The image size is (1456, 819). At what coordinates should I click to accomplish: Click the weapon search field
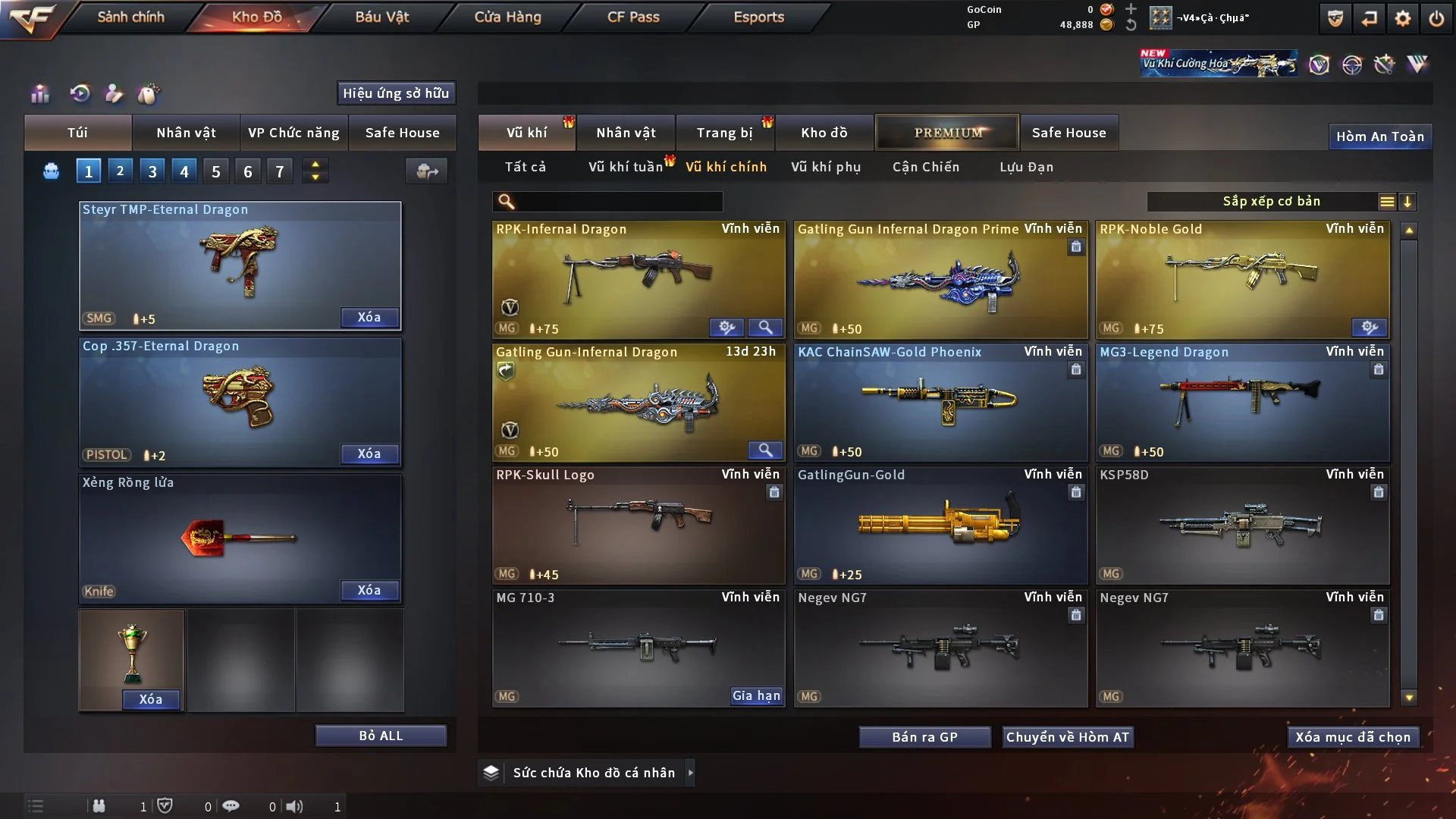pyautogui.click(x=618, y=202)
